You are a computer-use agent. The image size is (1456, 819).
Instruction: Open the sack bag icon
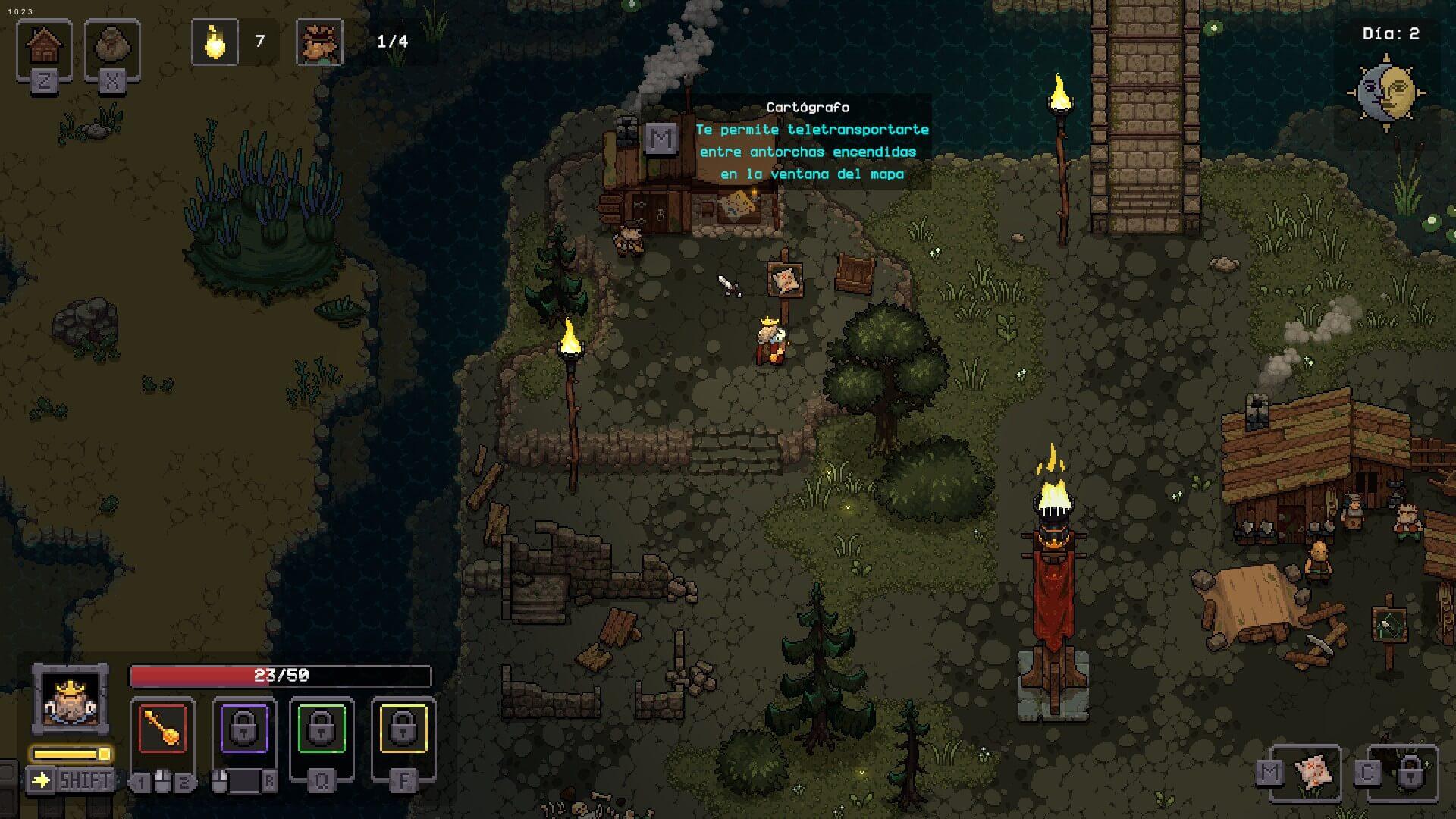pyautogui.click(x=112, y=47)
